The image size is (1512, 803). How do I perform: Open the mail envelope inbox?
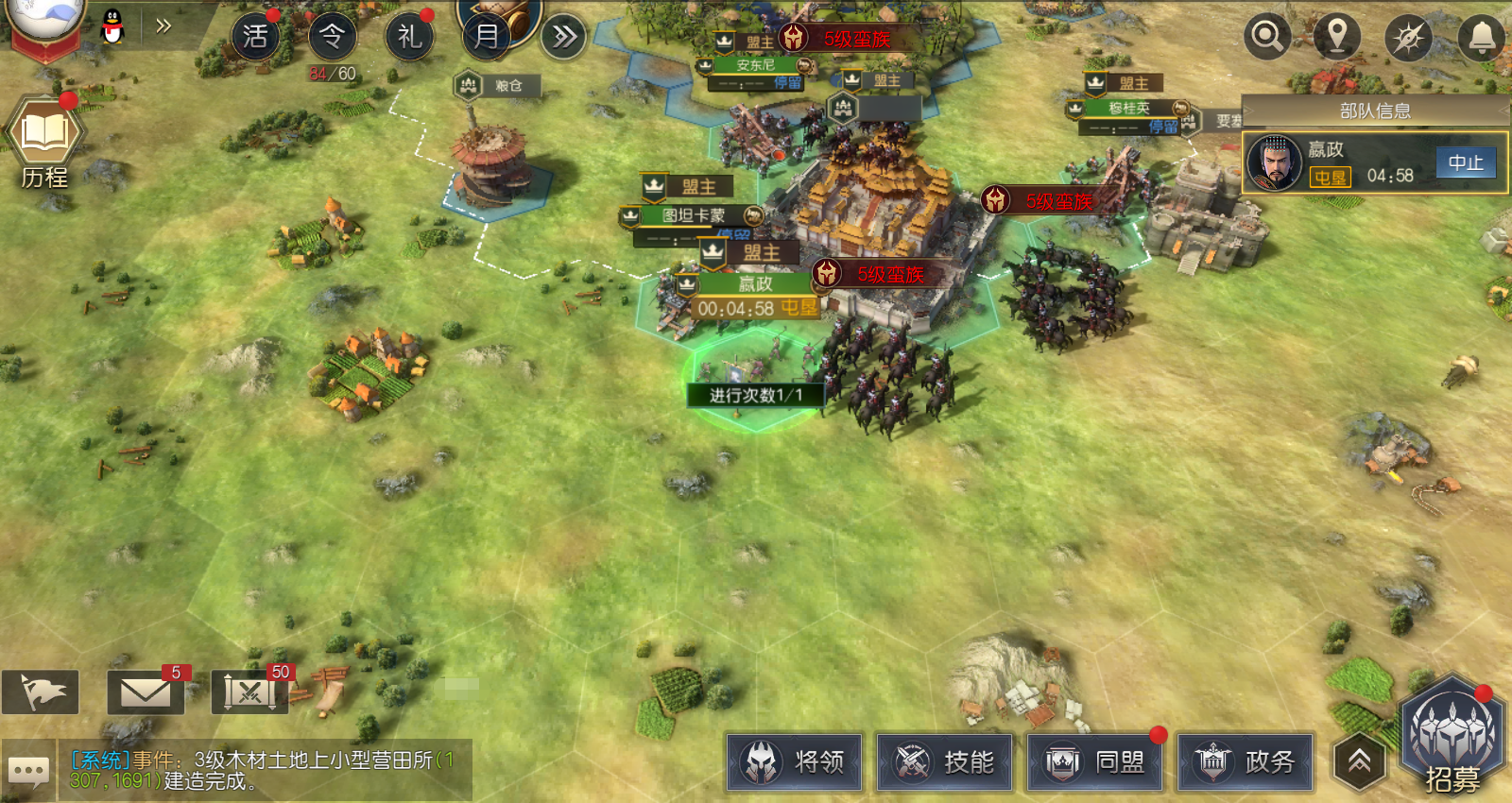pos(146,693)
